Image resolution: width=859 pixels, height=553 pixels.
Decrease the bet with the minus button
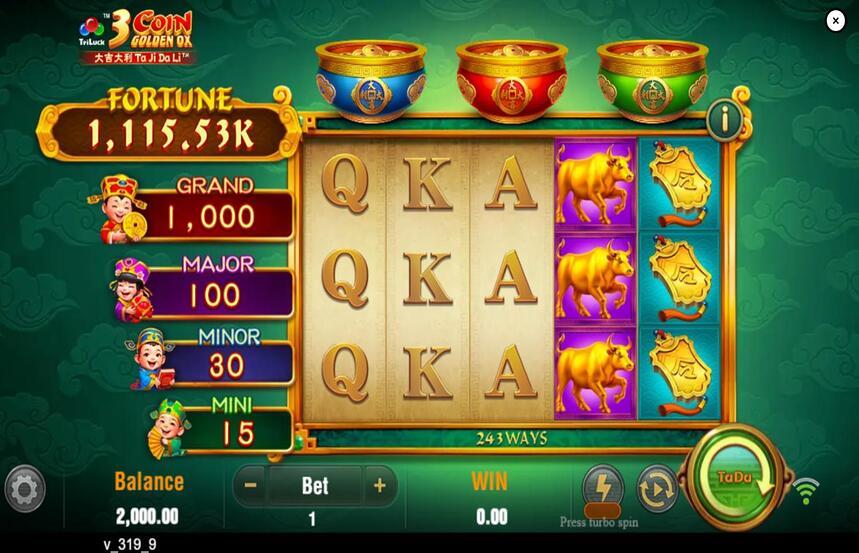click(251, 486)
